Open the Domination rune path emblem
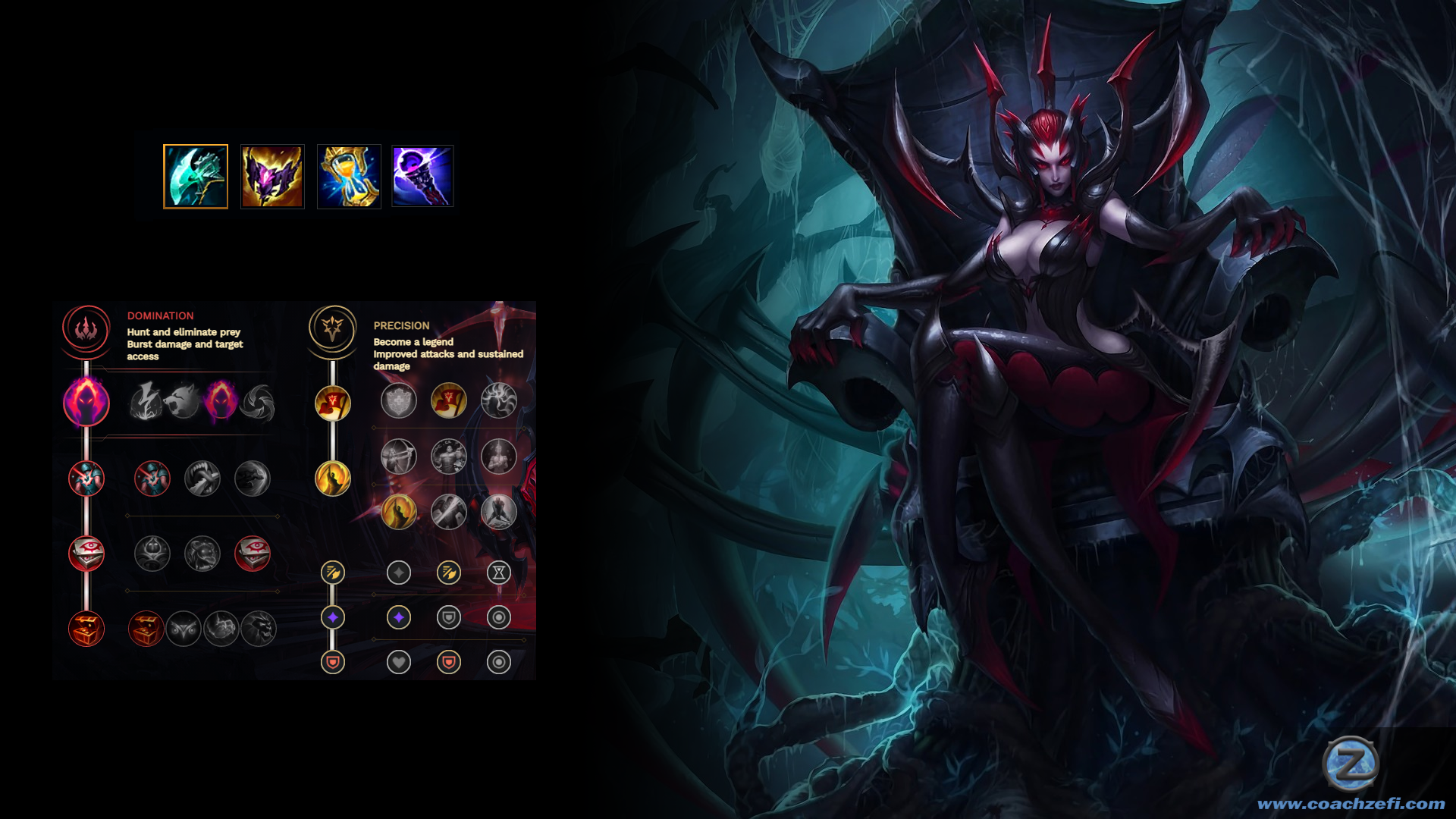This screenshot has width=1456, height=819. tap(86, 328)
